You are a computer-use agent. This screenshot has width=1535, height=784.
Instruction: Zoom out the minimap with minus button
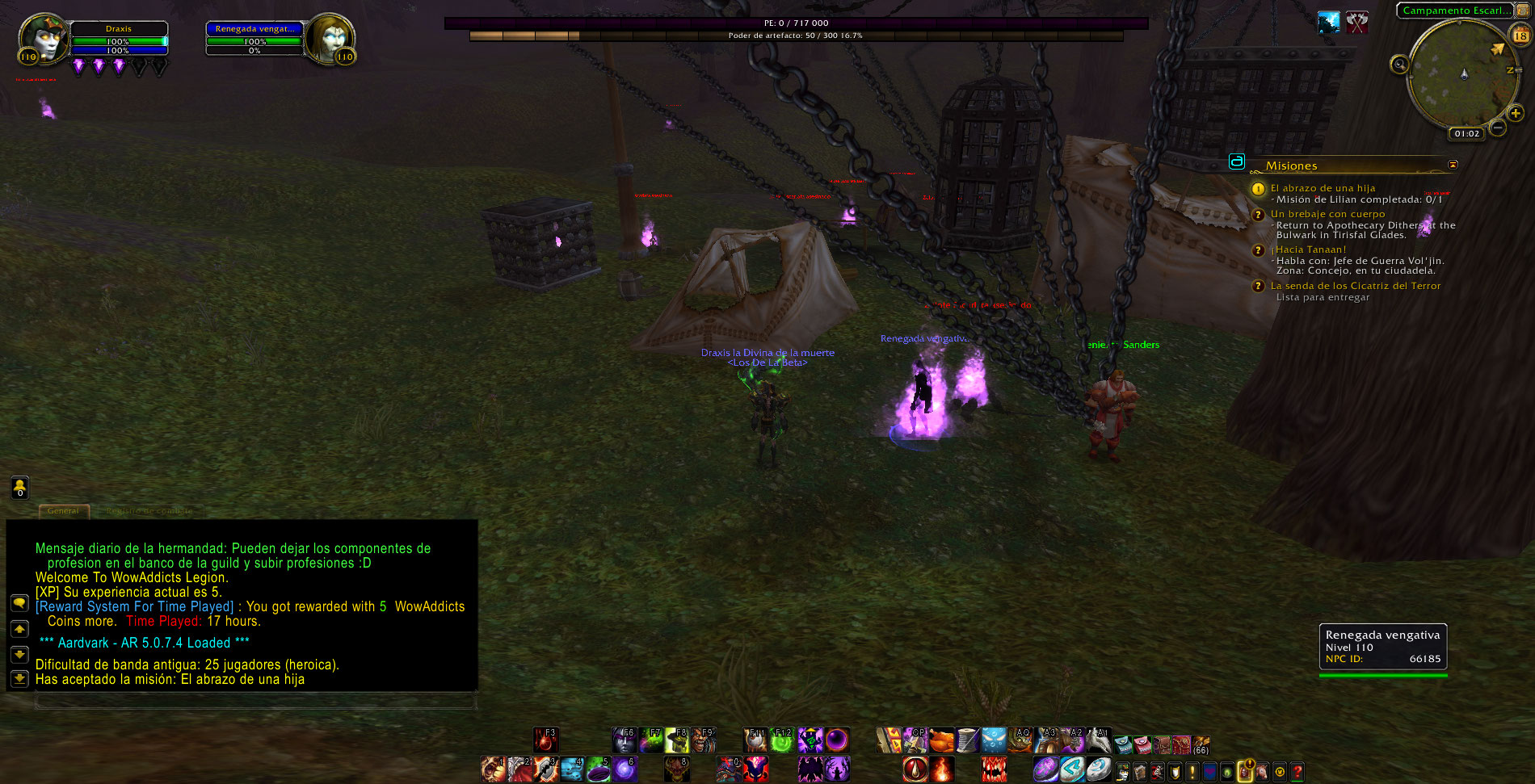point(1498,128)
